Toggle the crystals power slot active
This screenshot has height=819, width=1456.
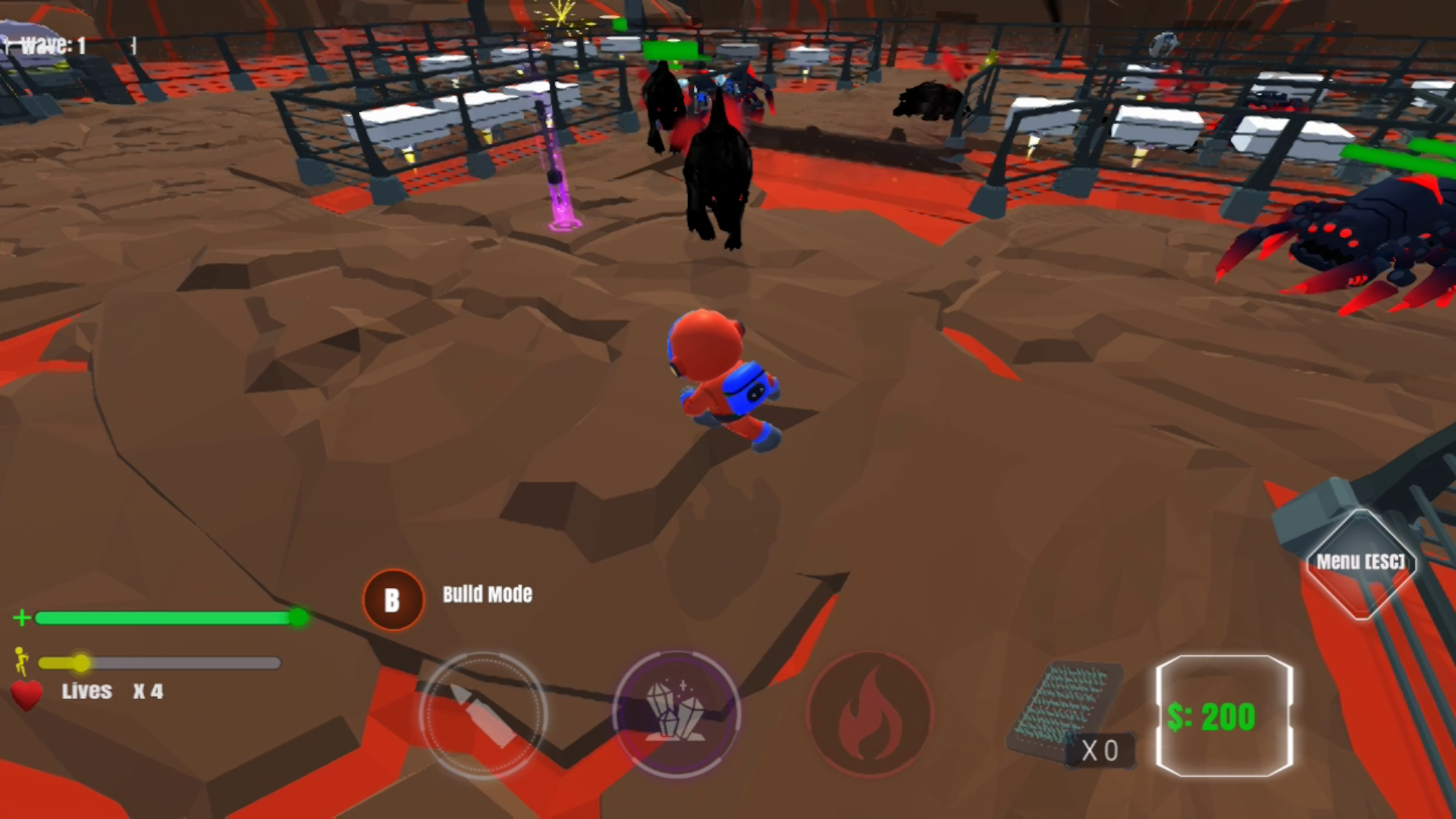click(677, 715)
